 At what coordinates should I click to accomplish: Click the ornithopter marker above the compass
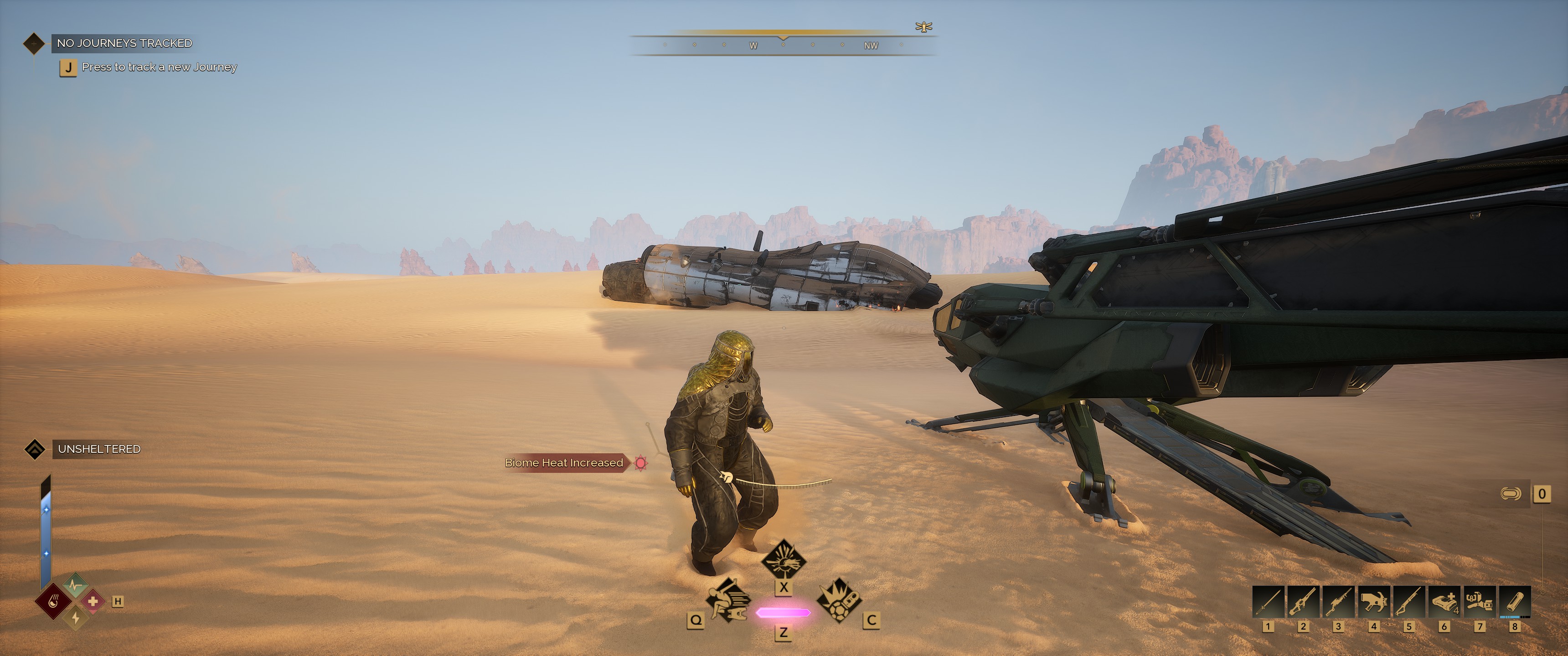point(923,27)
